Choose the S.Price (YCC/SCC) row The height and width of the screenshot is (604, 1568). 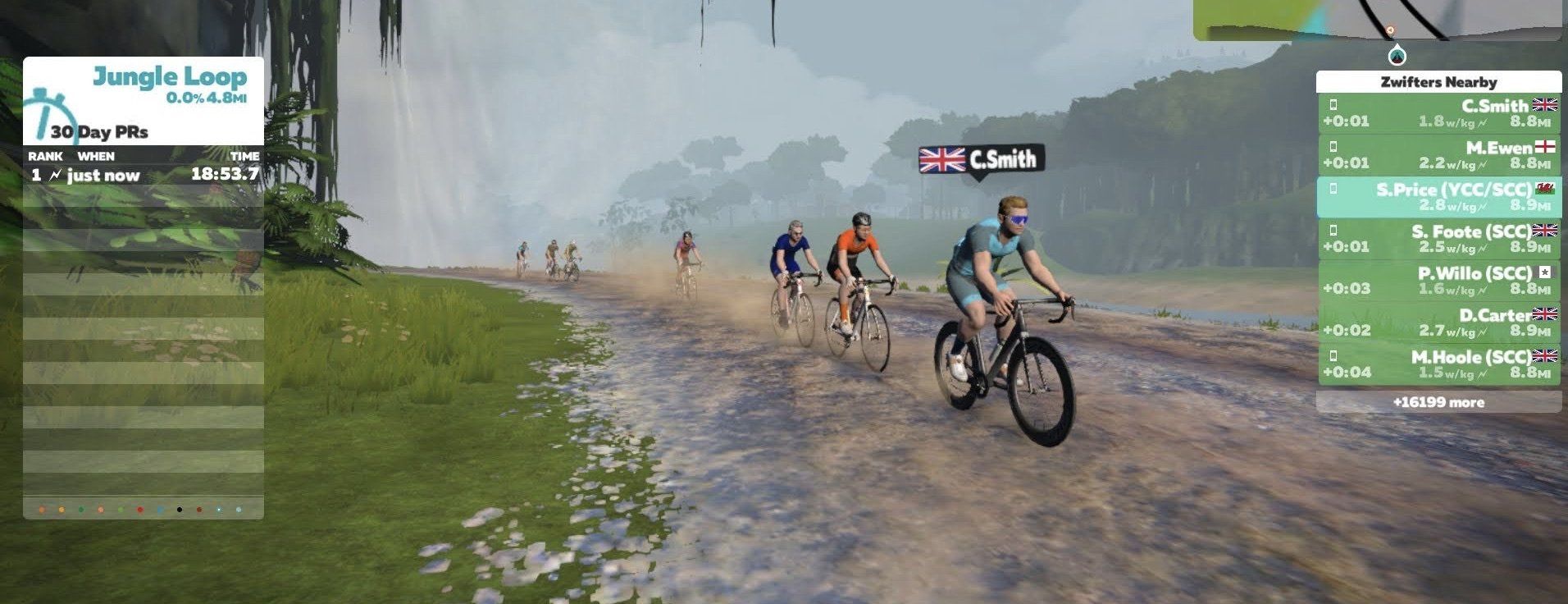pyautogui.click(x=1438, y=197)
